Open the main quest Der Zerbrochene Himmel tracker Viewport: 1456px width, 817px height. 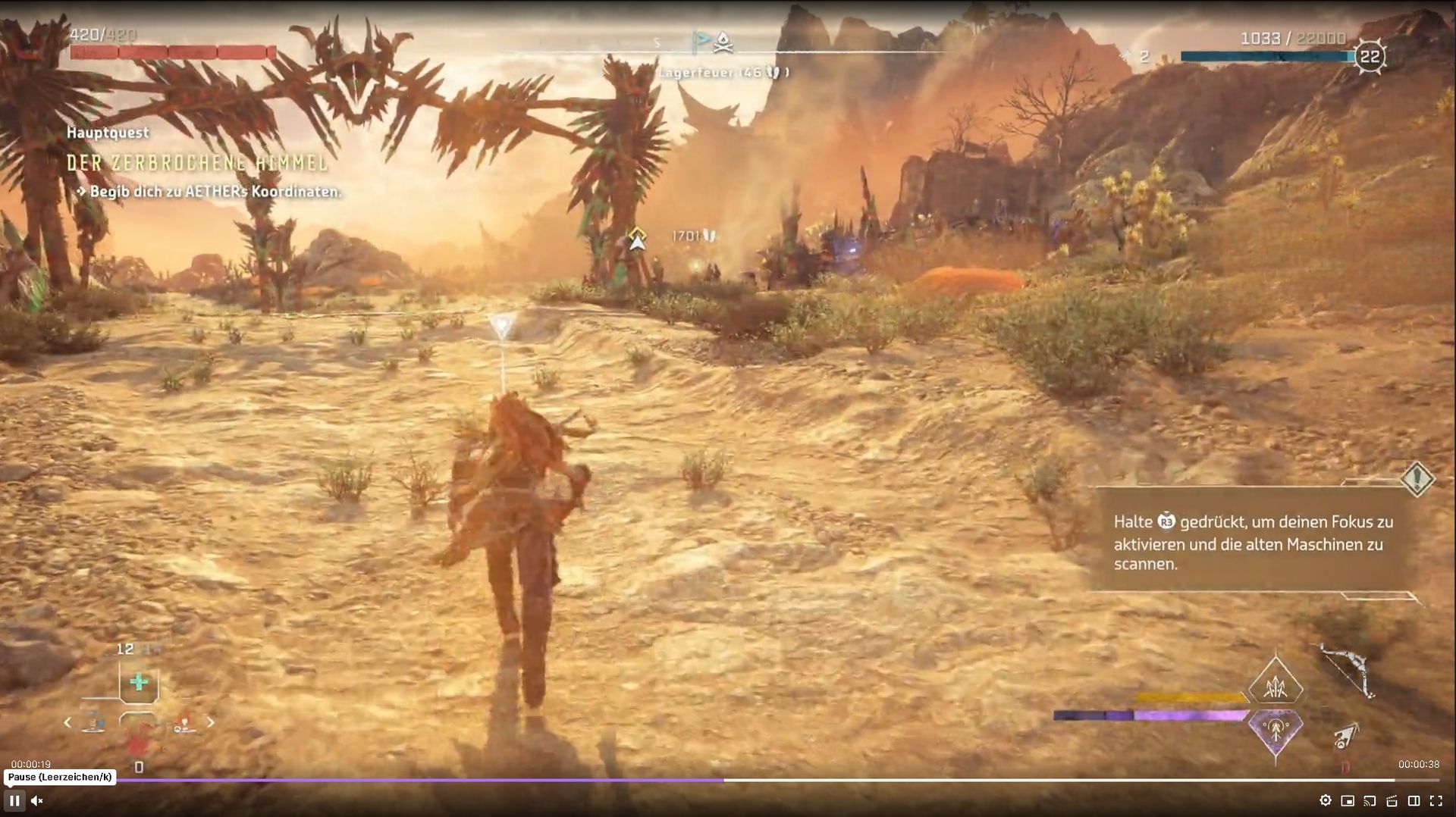pos(197,163)
